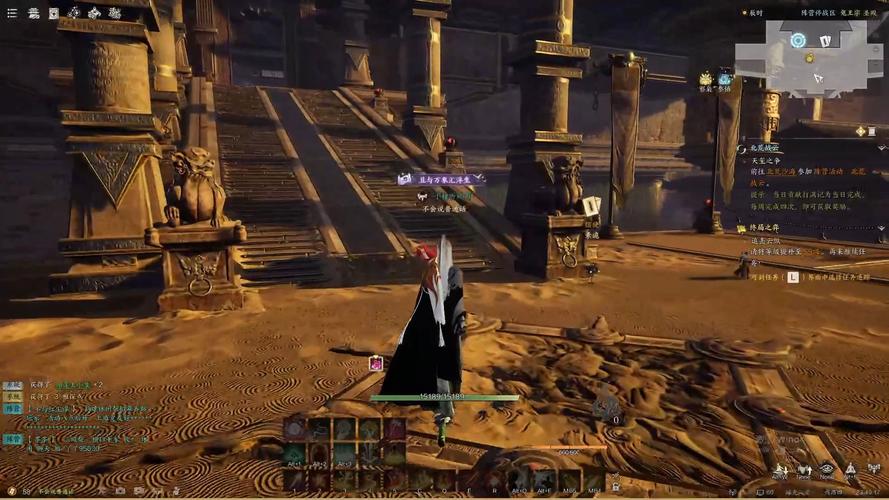Click the blue buff icon beside the lotus
Screen dimensions: 889x500
tap(724, 79)
